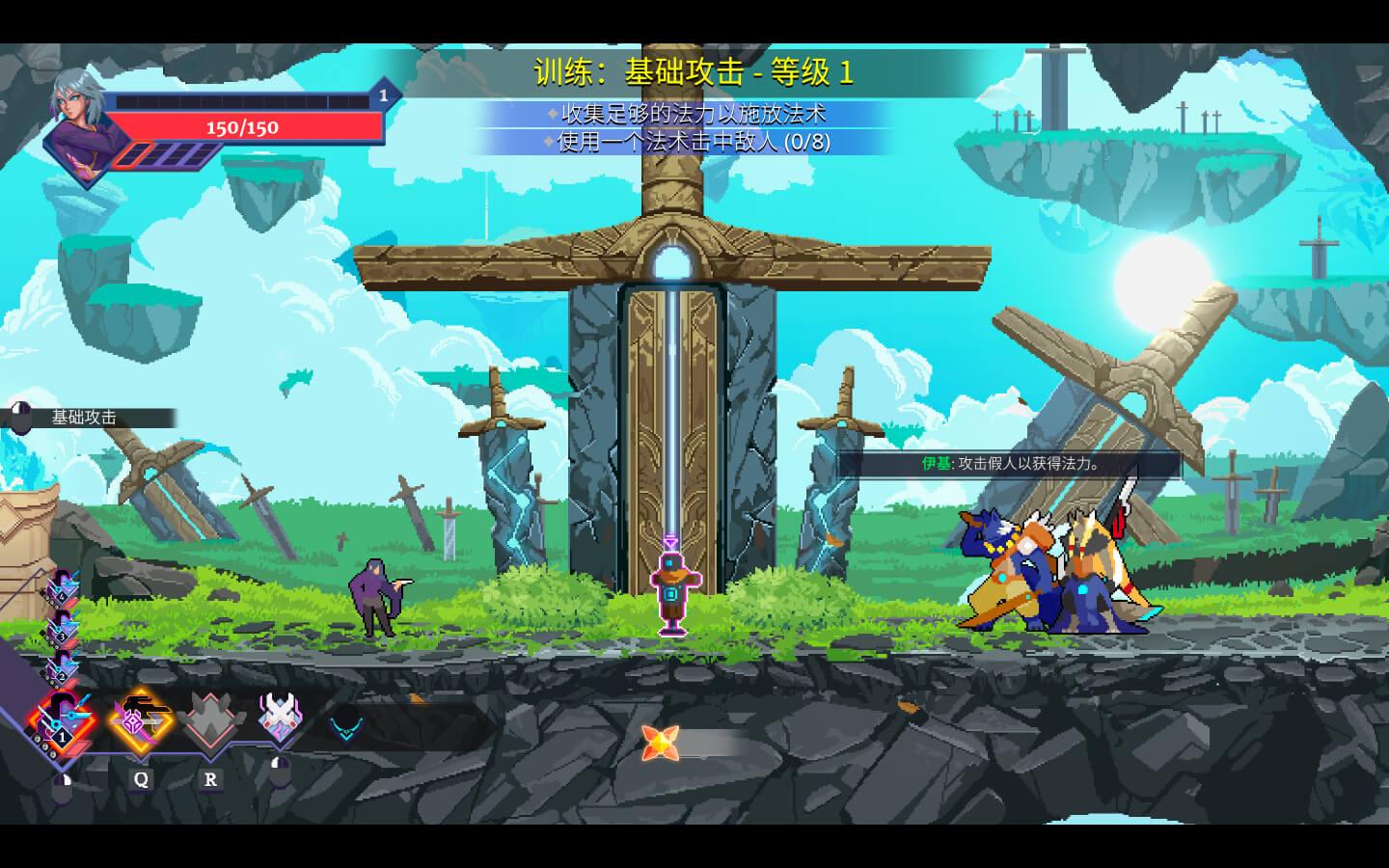This screenshot has width=1389, height=868.
Task: Select the white mouse-button spell icon
Action: pos(280,719)
